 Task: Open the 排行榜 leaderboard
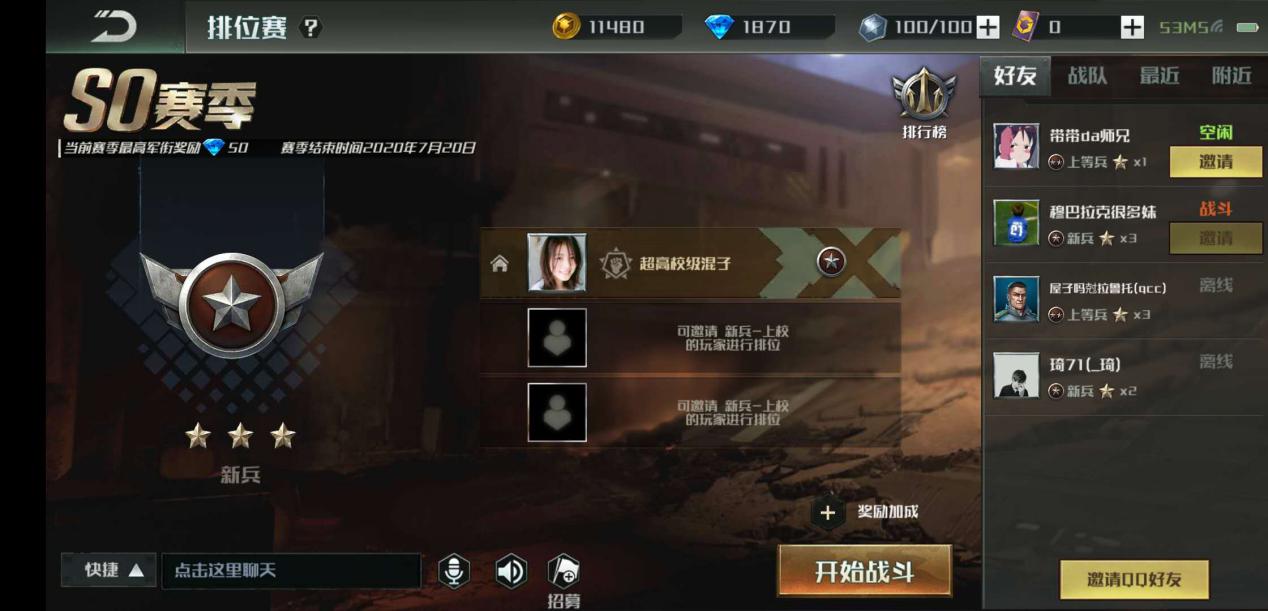(x=924, y=104)
